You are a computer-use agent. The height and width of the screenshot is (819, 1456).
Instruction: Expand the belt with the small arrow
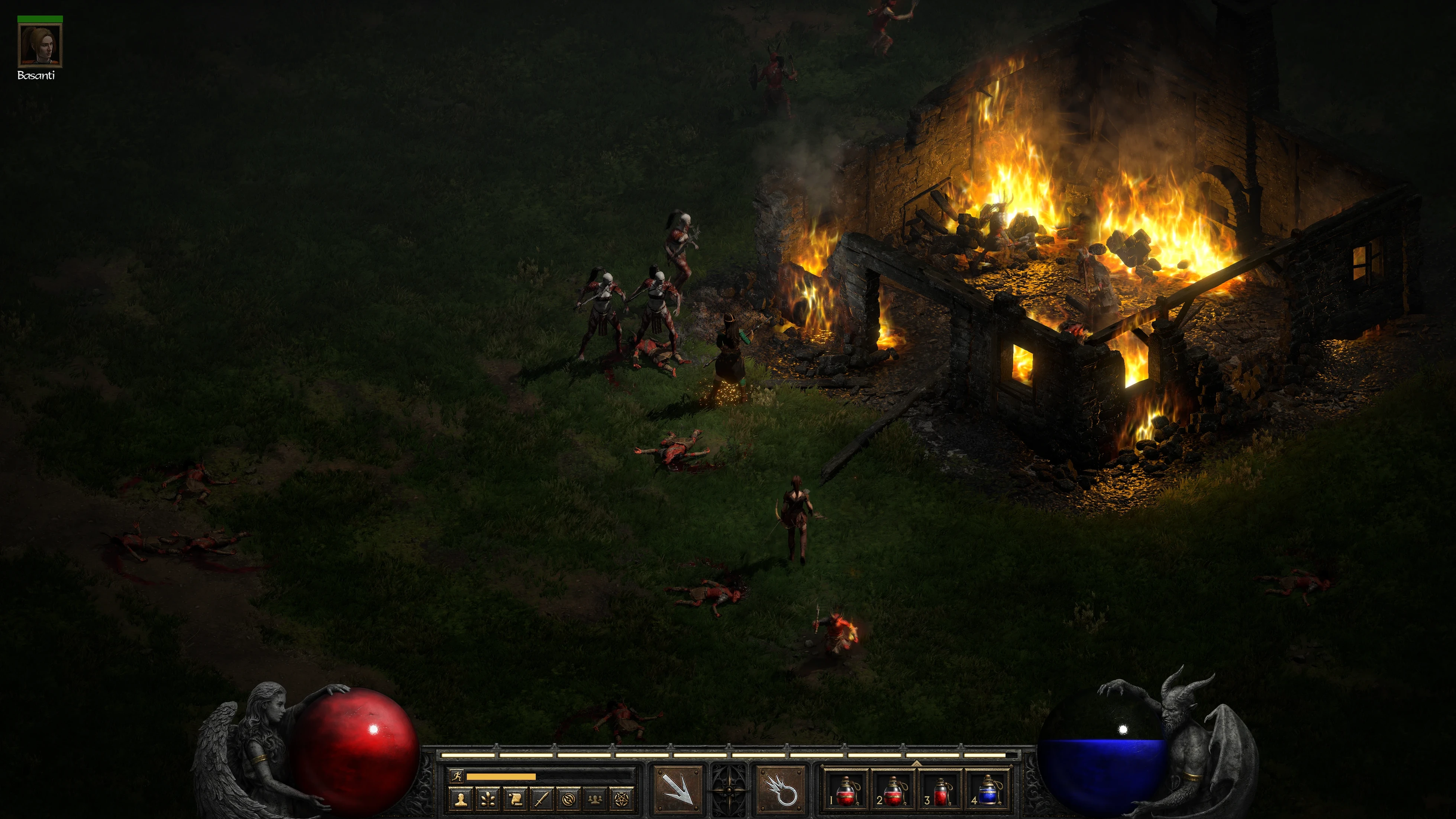(x=917, y=763)
